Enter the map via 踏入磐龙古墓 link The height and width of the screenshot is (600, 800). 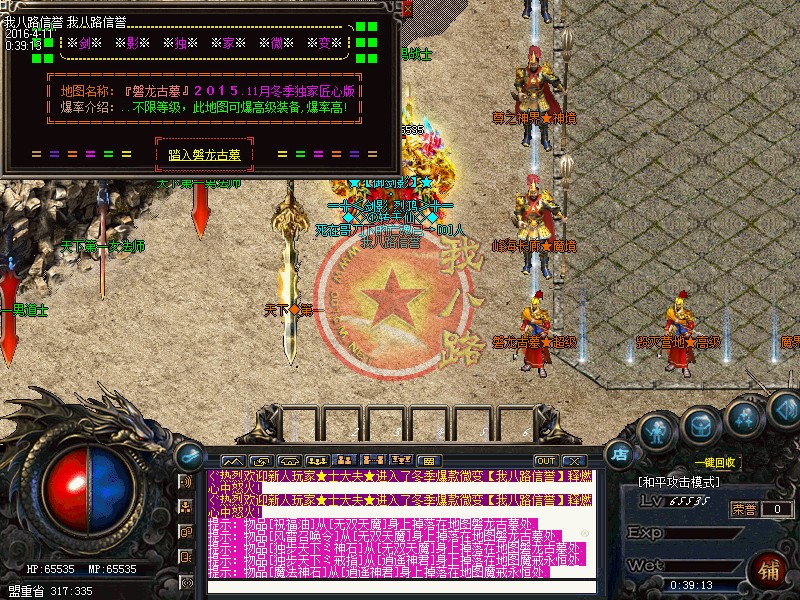(x=205, y=154)
